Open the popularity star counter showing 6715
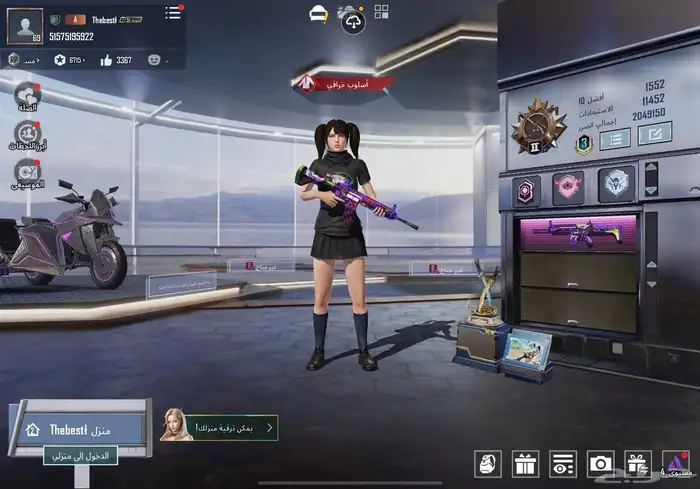 (60, 60)
